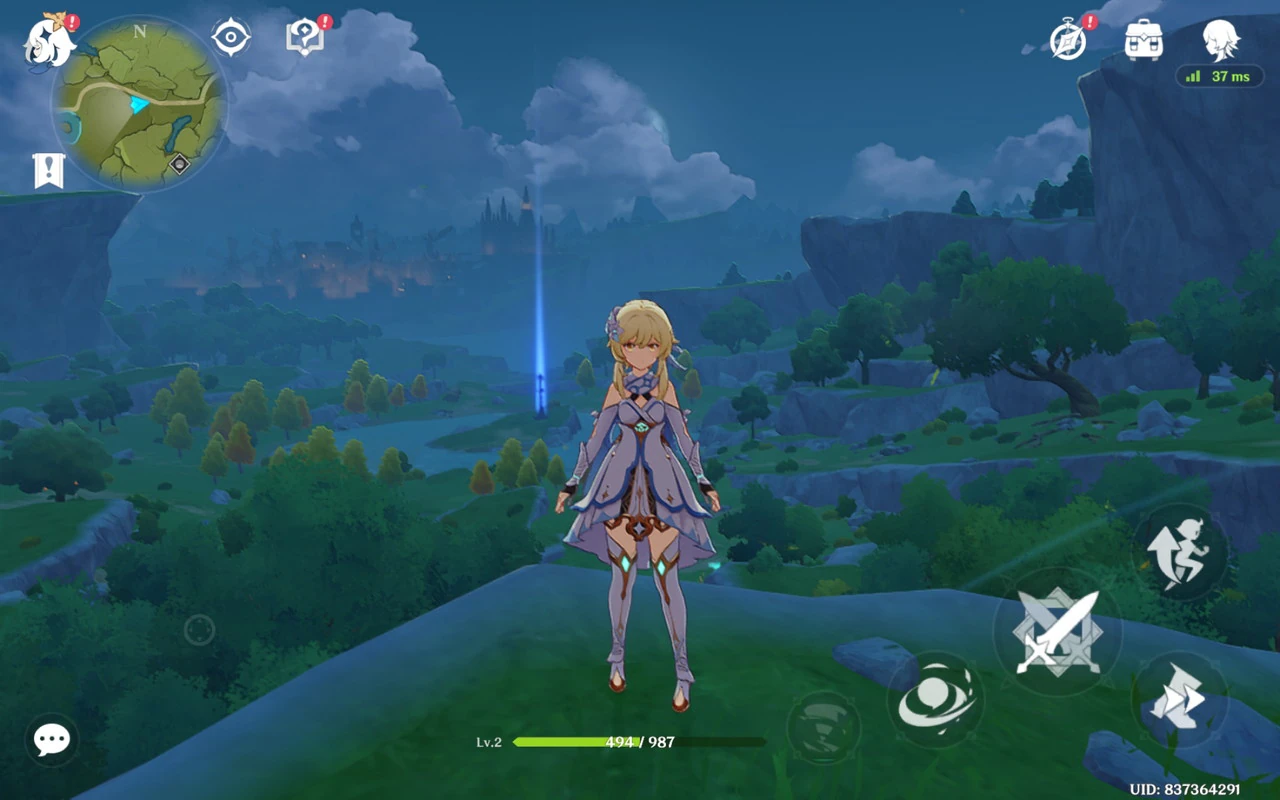Trigger the dimmed elemental burst button
Screen dimensions: 1280x800
[823, 727]
